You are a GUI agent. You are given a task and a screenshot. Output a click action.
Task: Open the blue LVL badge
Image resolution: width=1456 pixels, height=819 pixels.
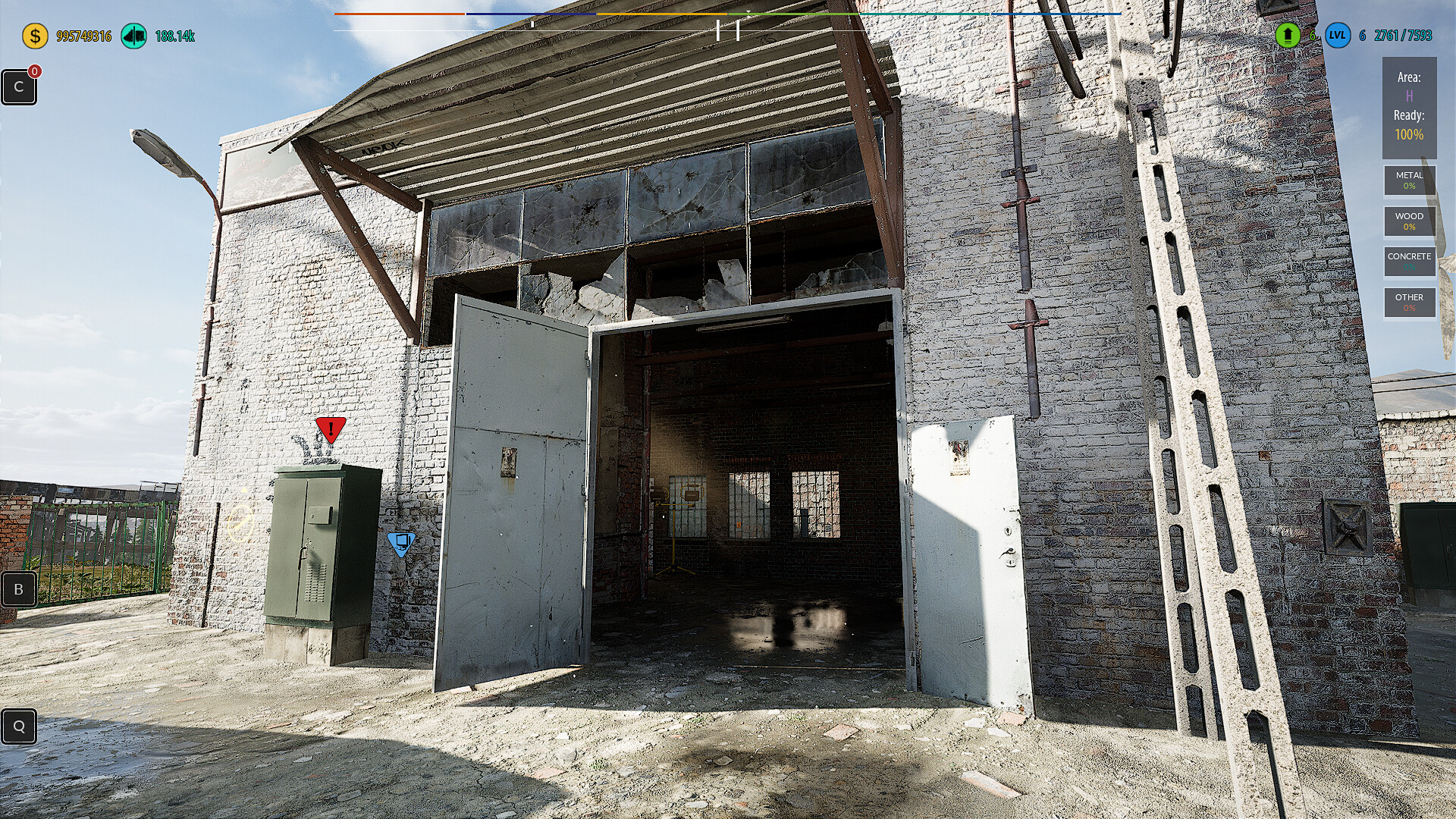click(1338, 34)
